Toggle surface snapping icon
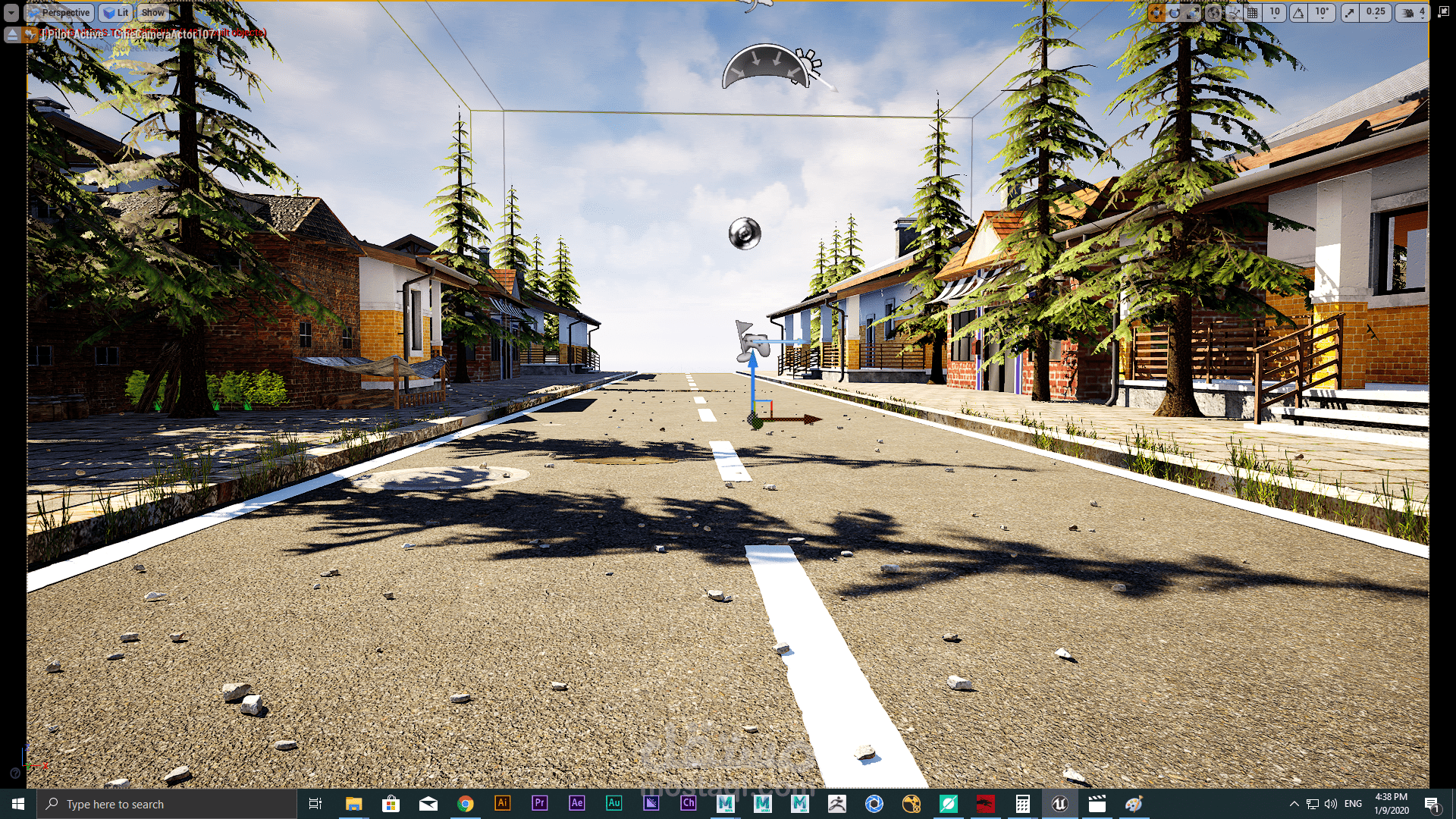The image size is (1456, 819). click(x=1233, y=13)
